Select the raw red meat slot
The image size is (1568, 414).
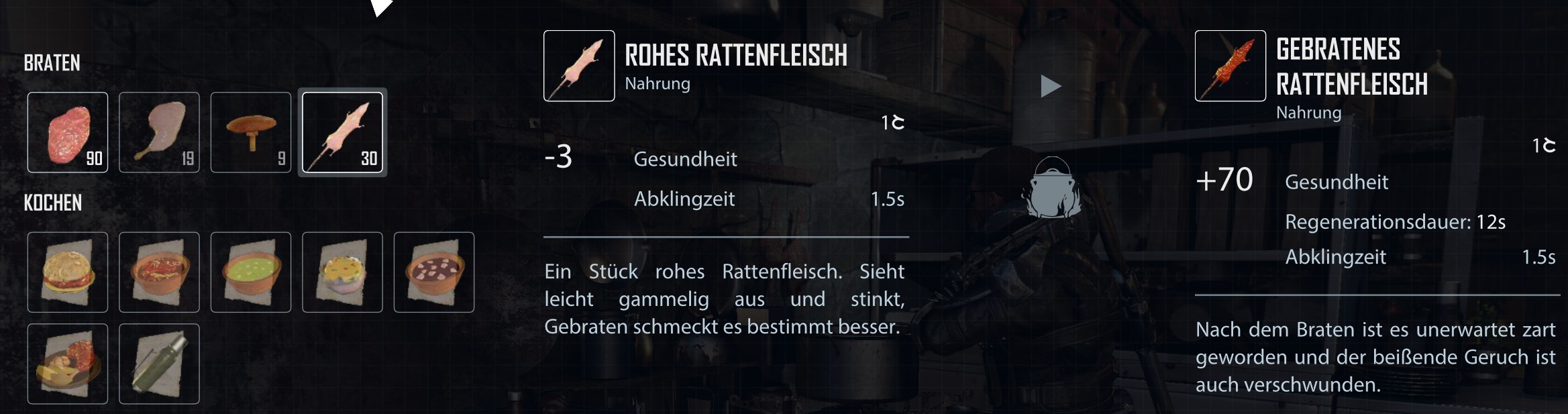point(68,132)
